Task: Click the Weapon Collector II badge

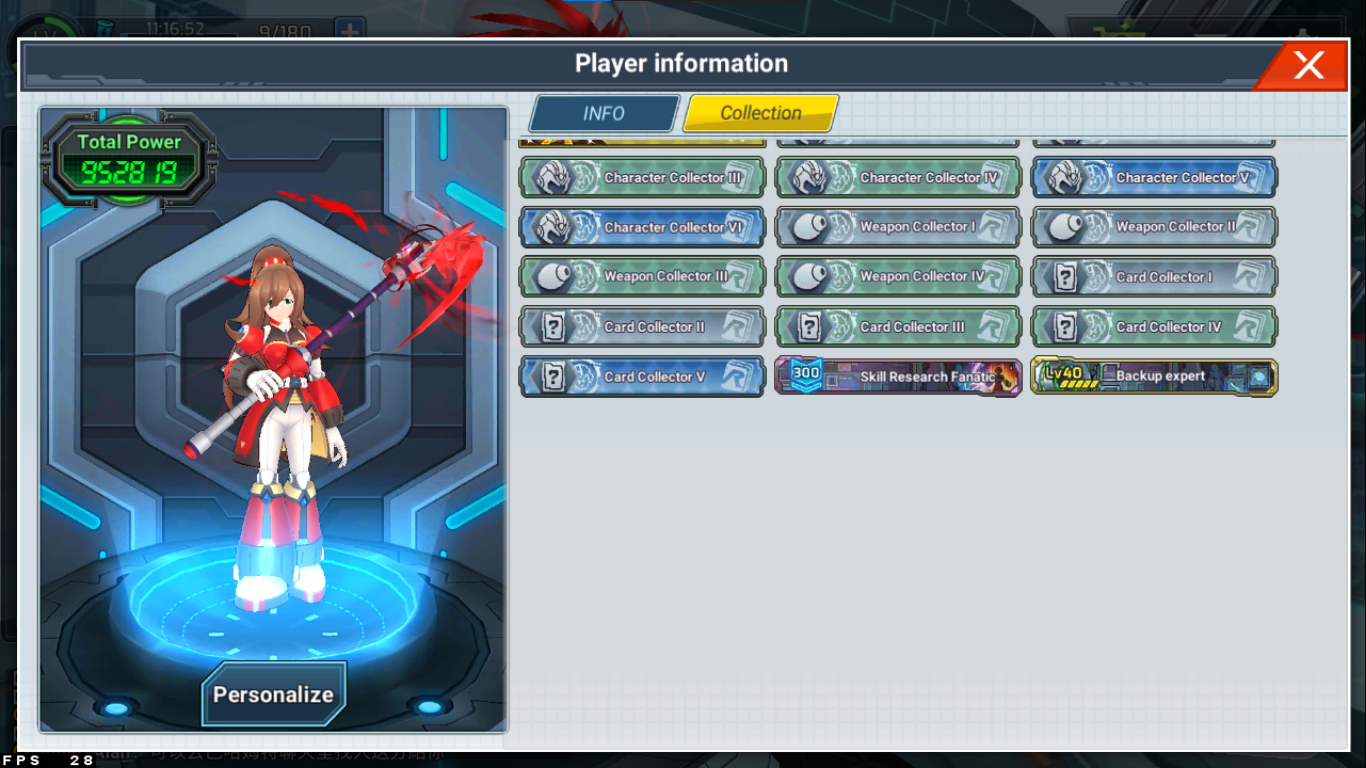Action: pos(1154,228)
